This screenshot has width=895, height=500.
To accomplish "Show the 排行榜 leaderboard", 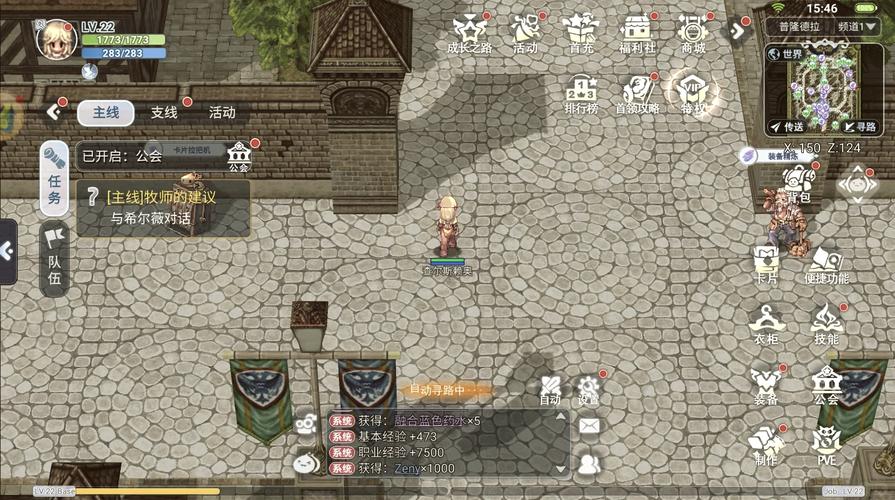I will 581,94.
